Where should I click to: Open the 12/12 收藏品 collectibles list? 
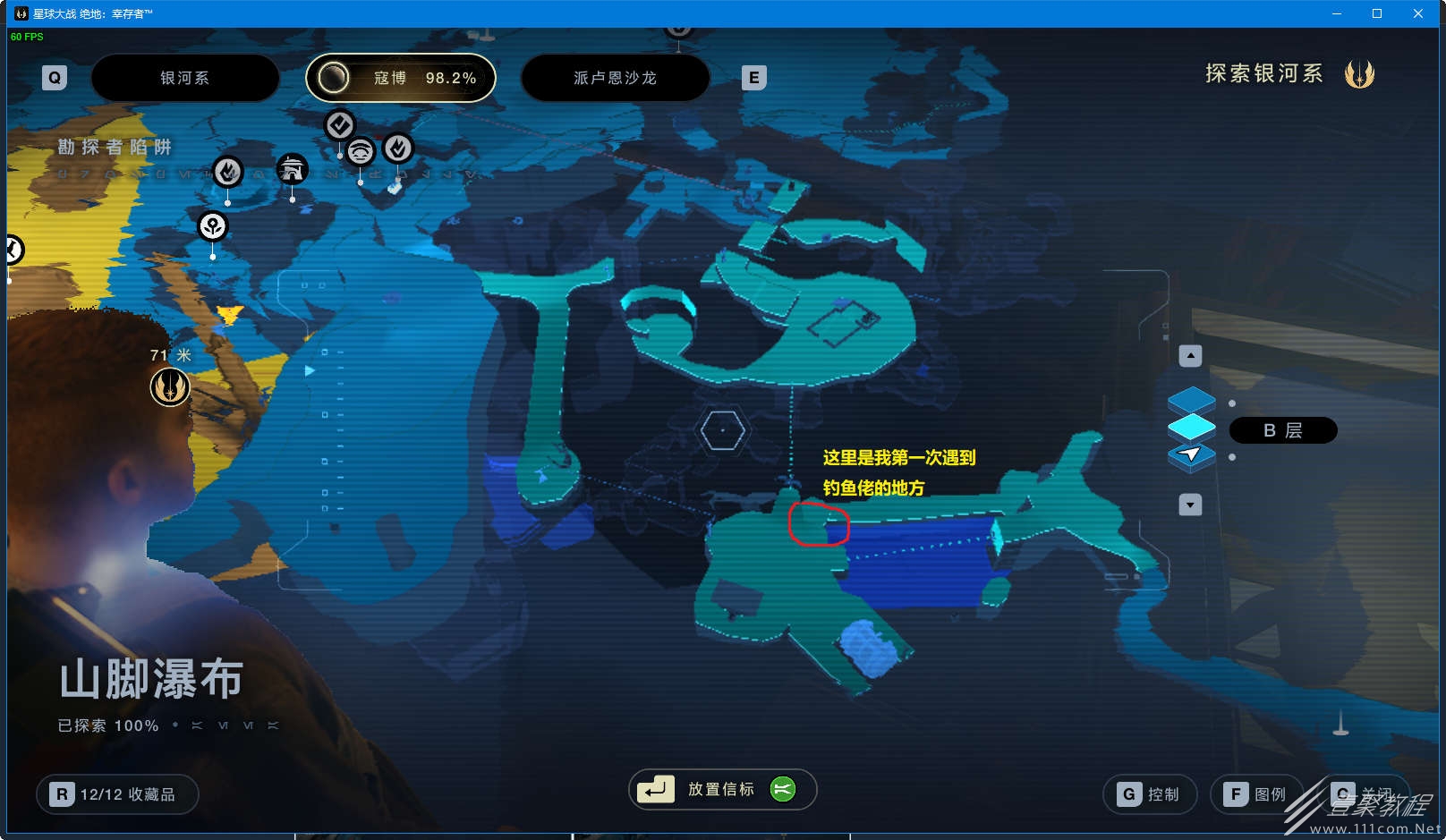click(x=117, y=794)
